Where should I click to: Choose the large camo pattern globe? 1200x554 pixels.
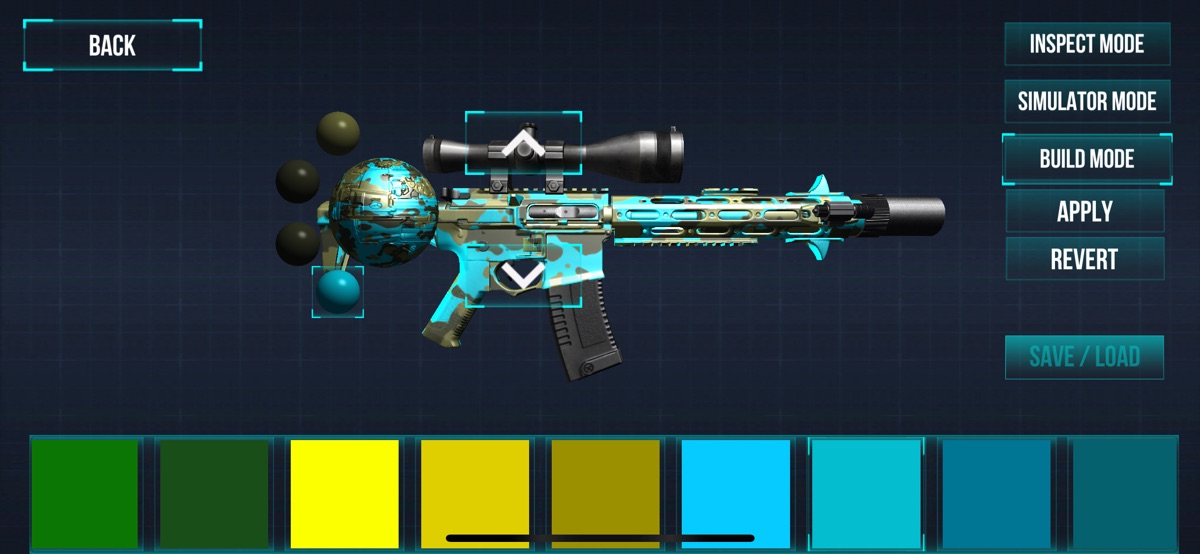click(384, 211)
